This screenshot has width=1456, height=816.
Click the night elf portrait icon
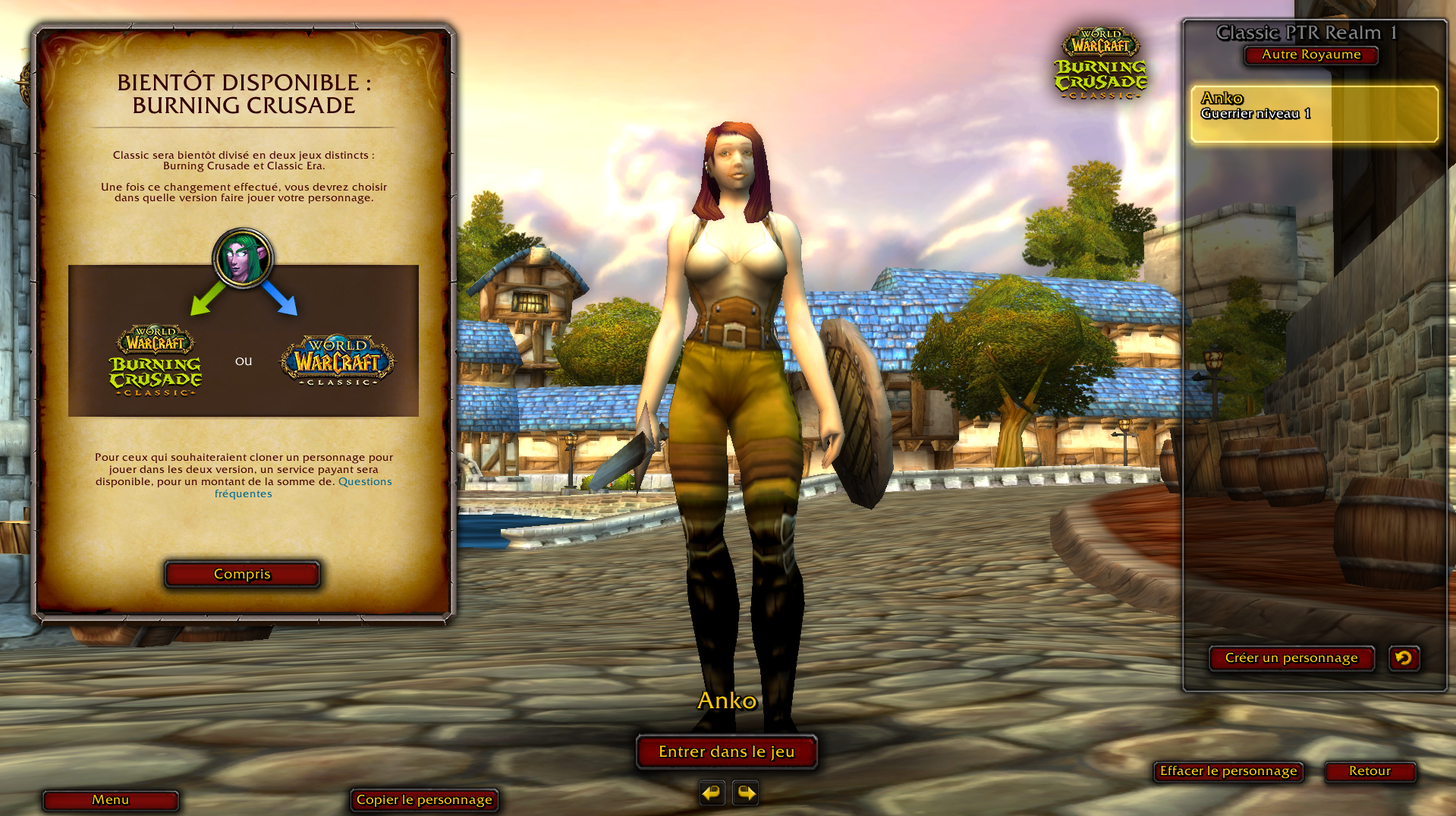click(x=242, y=259)
